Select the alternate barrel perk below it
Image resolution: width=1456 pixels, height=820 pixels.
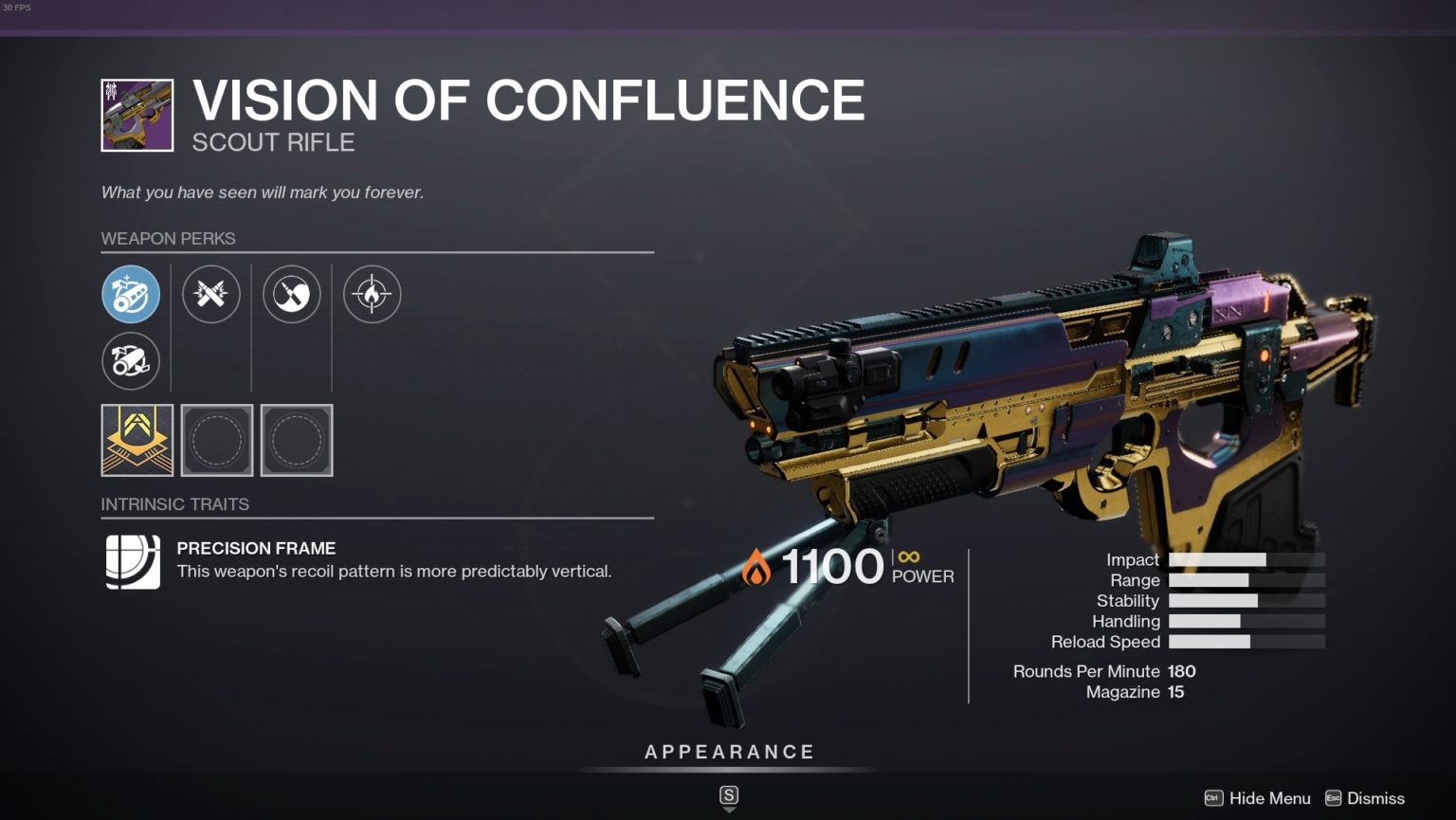pos(131,361)
